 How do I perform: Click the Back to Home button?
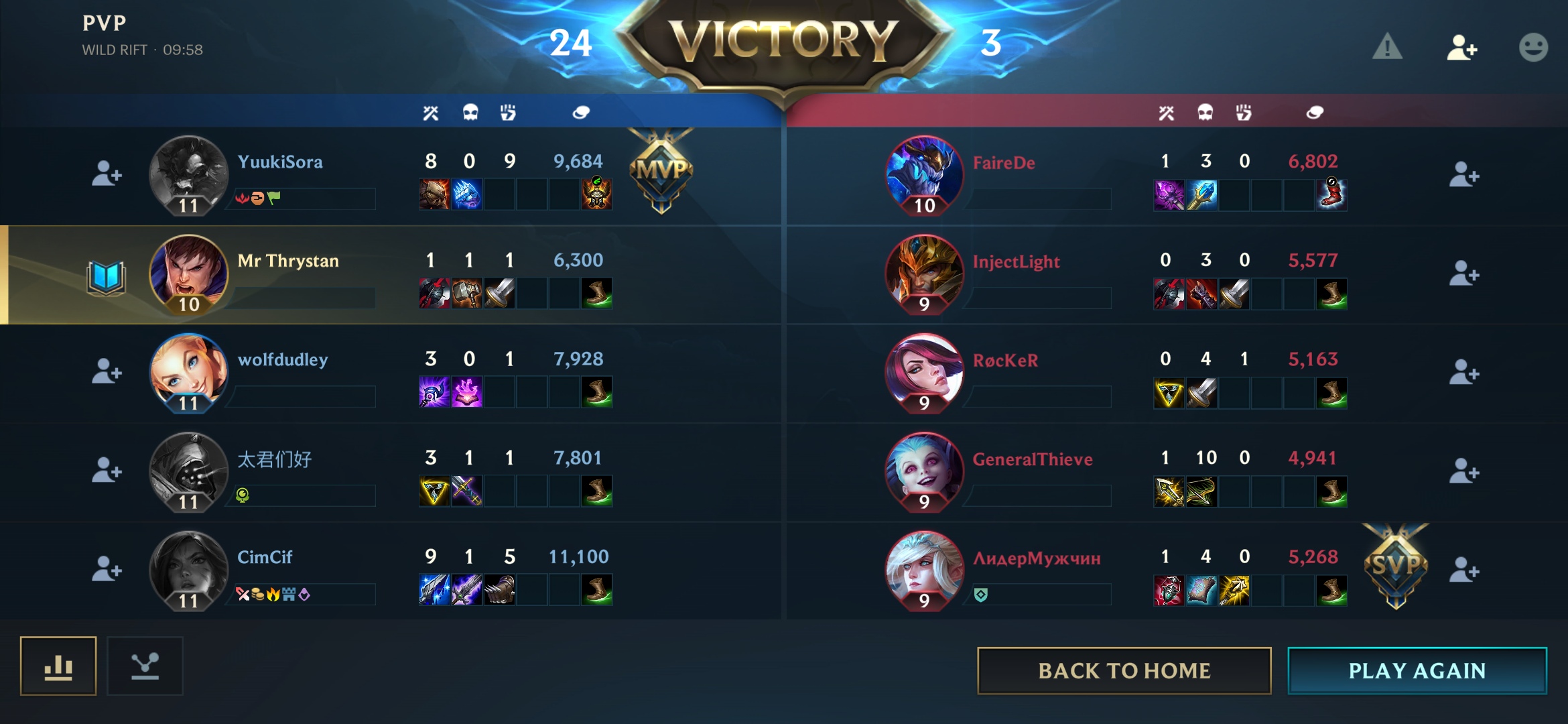[1124, 670]
